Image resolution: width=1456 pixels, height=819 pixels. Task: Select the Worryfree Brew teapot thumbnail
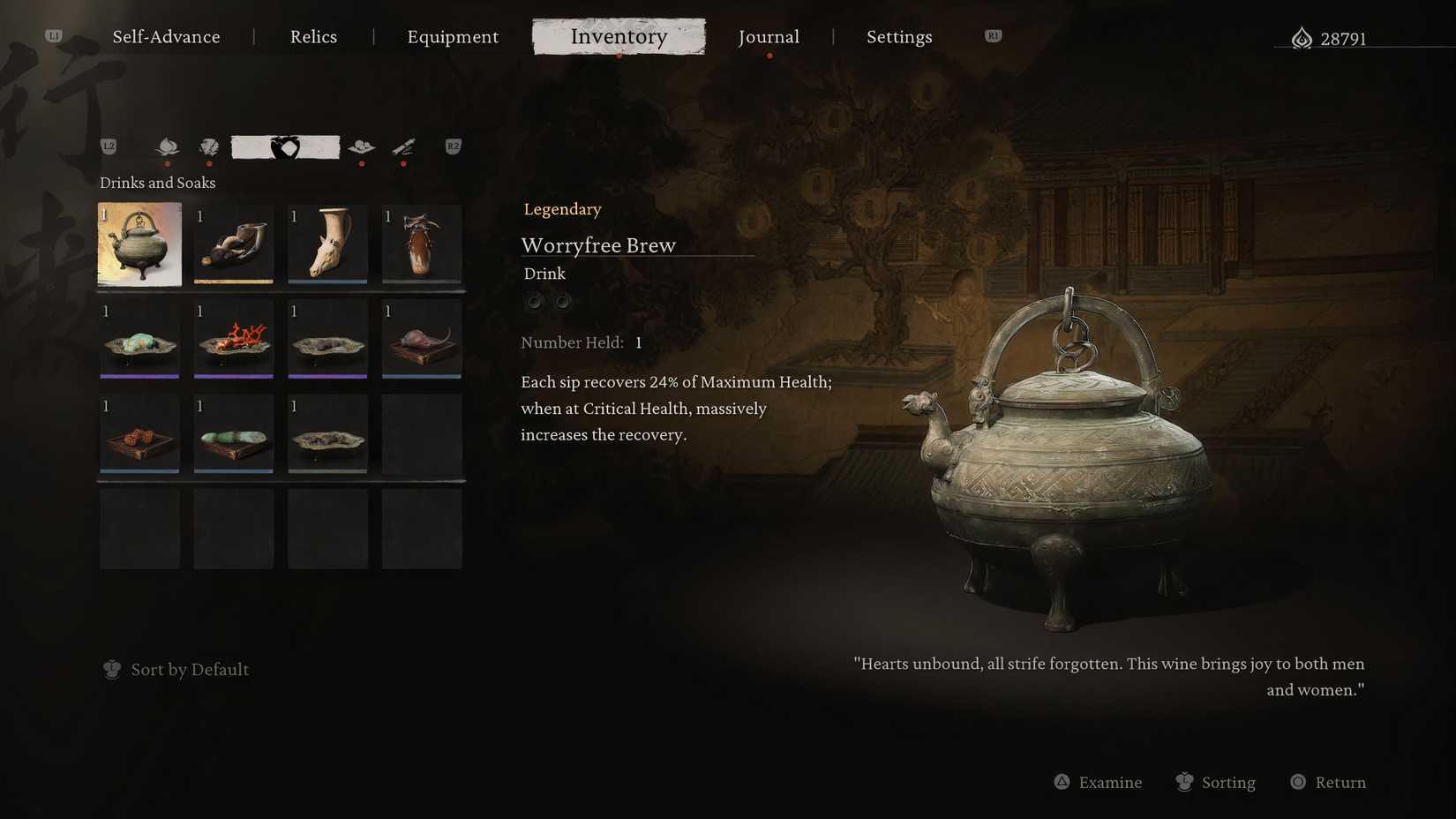point(139,244)
